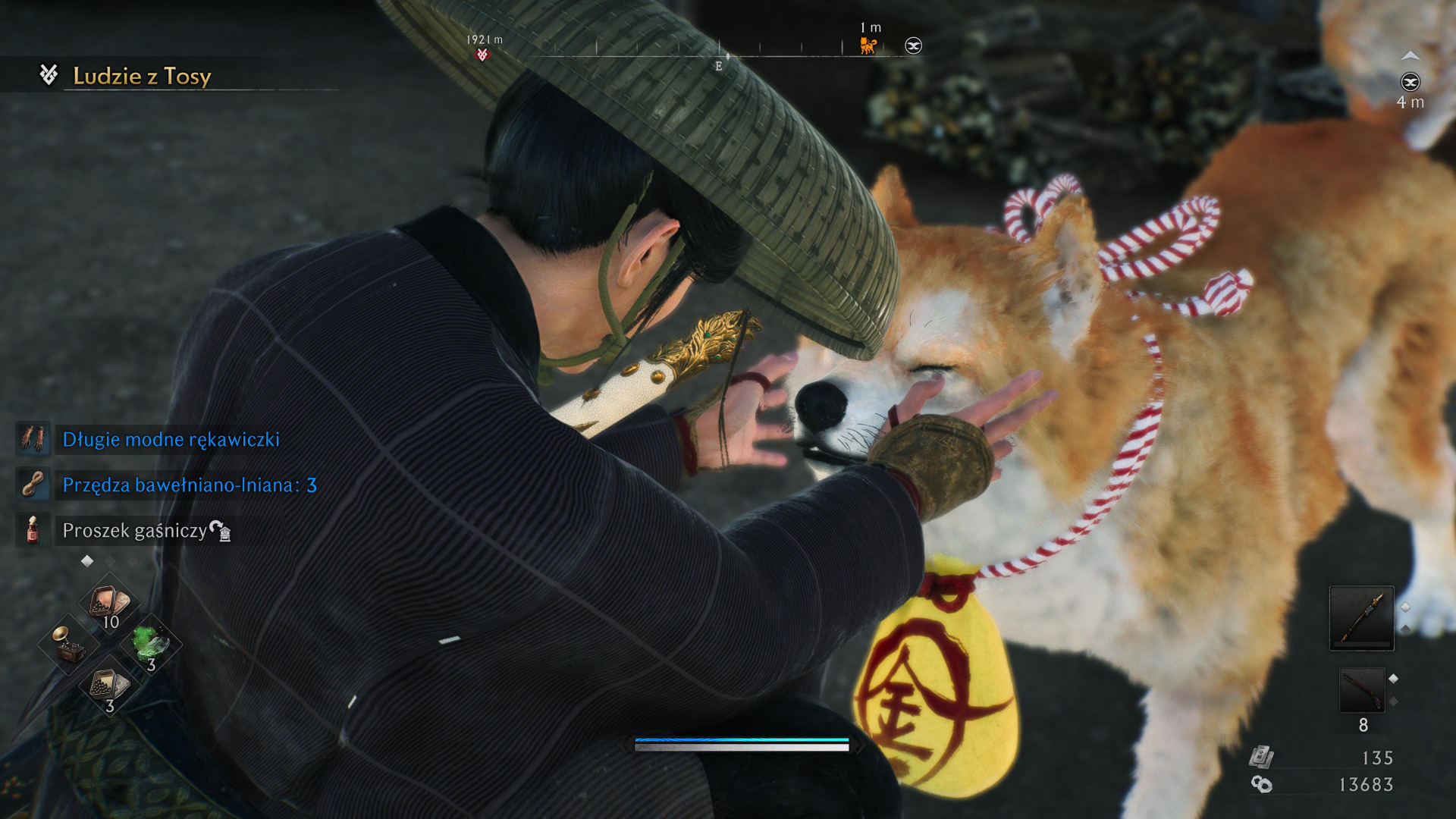Select the silver pill tin with 3 charges
The height and width of the screenshot is (819, 1456).
click(110, 686)
